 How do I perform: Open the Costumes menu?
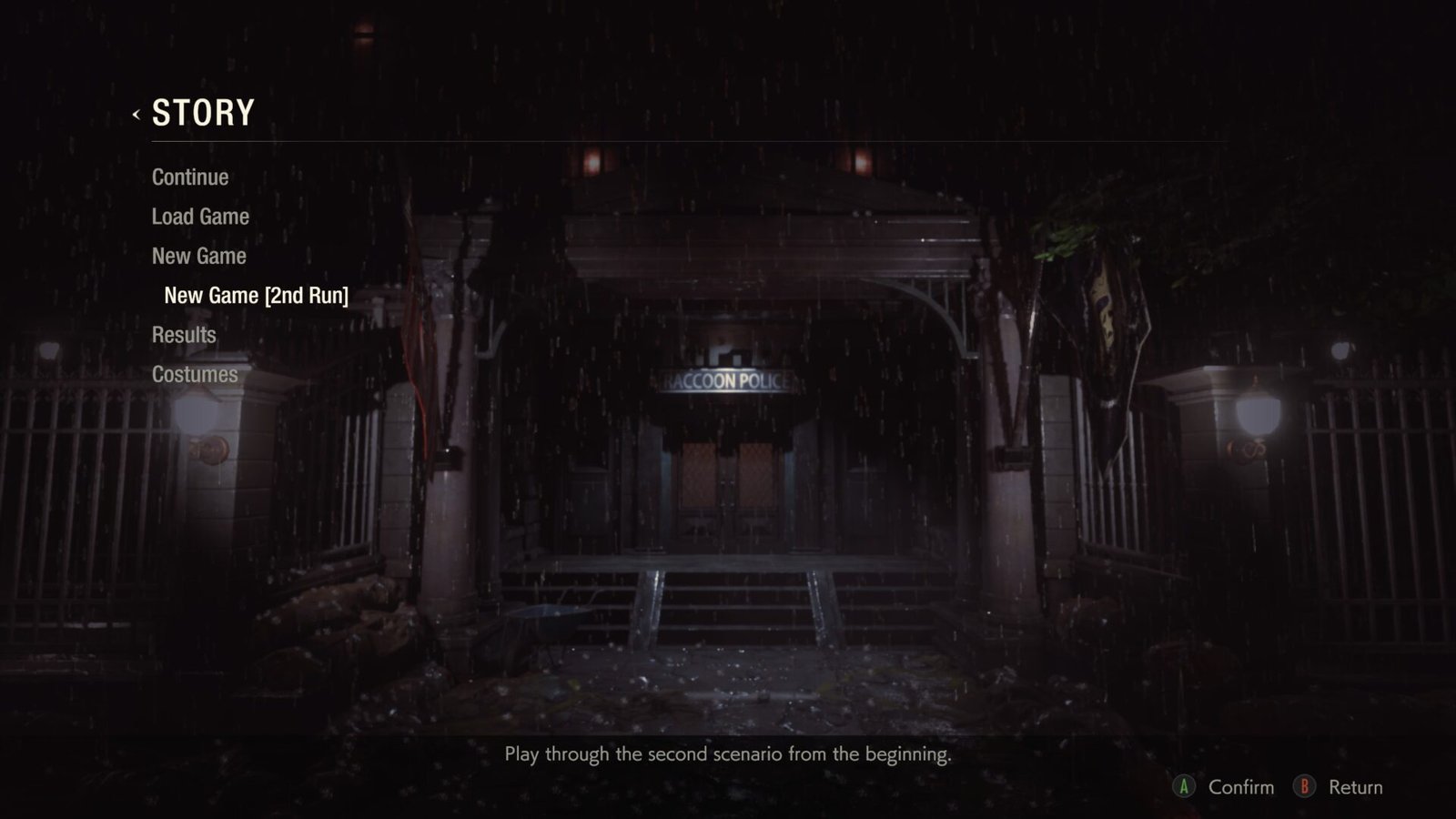[x=195, y=373]
